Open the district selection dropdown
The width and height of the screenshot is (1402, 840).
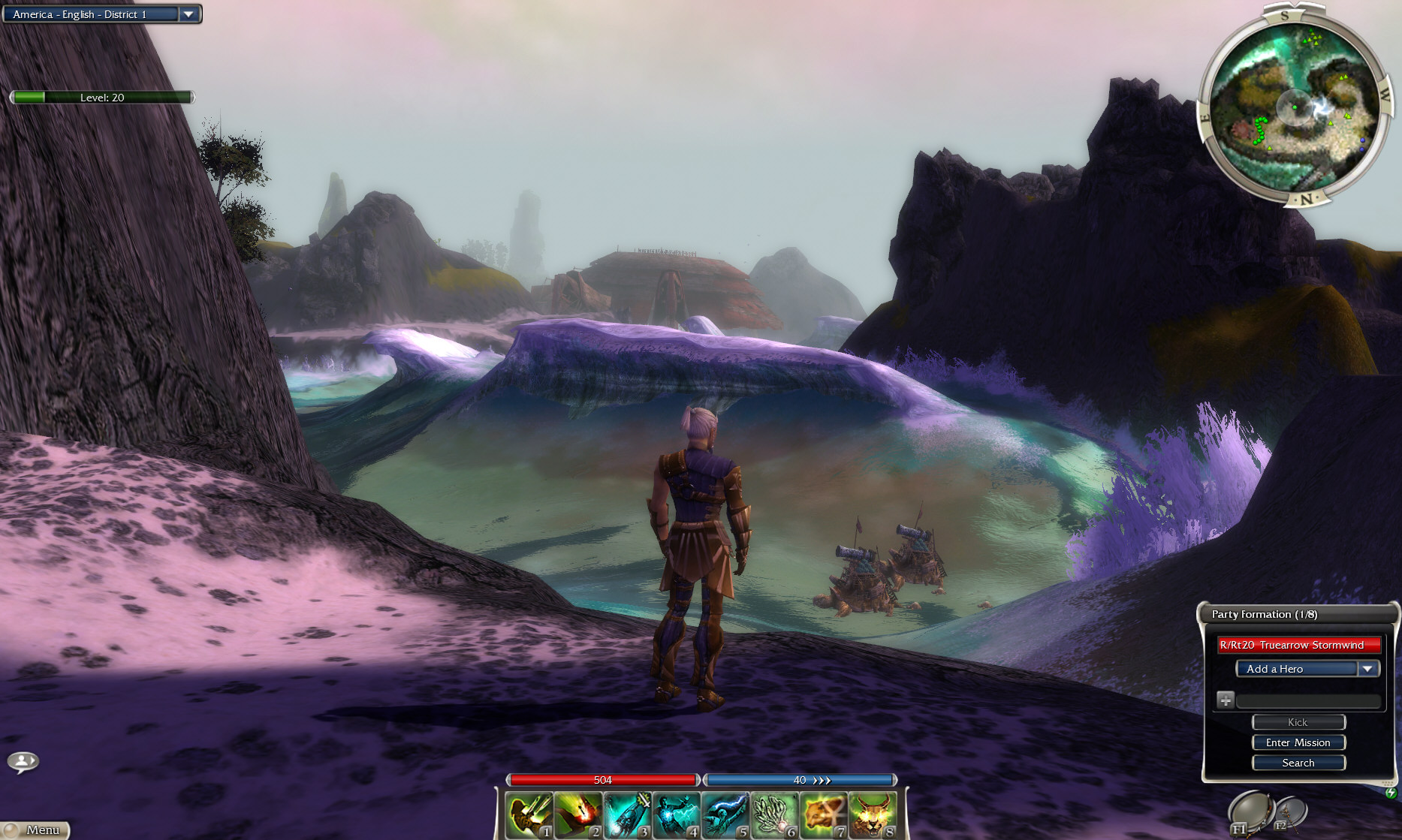coord(188,14)
